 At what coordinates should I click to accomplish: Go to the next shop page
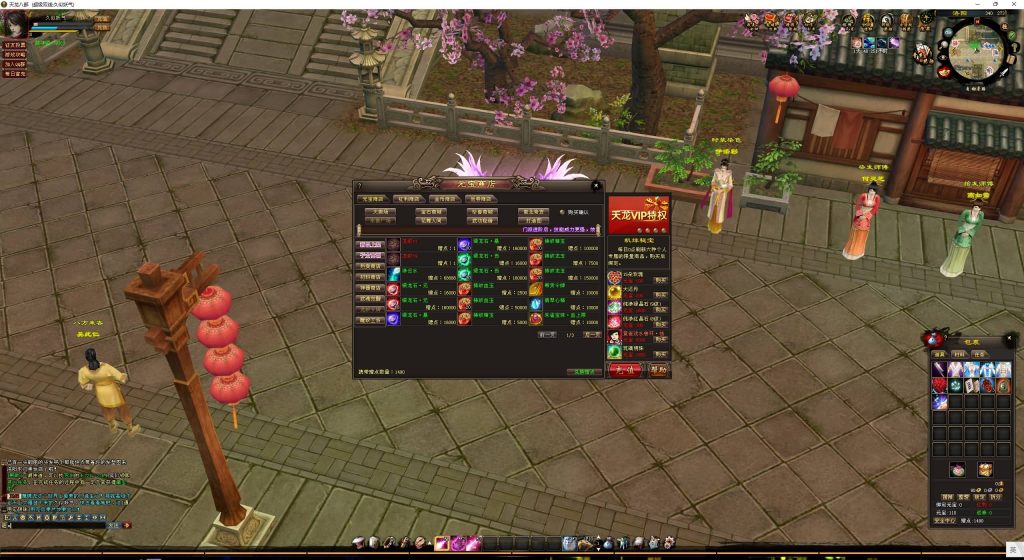[x=592, y=335]
